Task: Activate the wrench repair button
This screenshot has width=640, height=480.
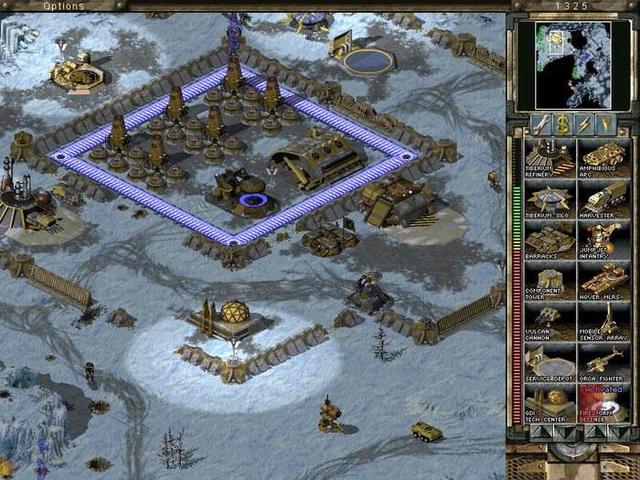Action: point(541,124)
